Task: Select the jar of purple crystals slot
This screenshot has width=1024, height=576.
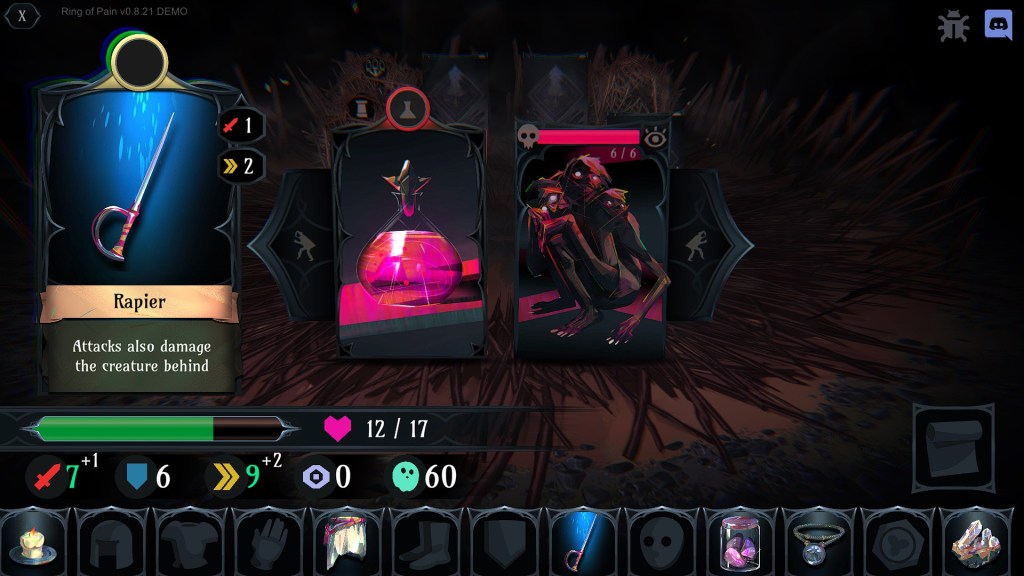Action: pos(738,543)
